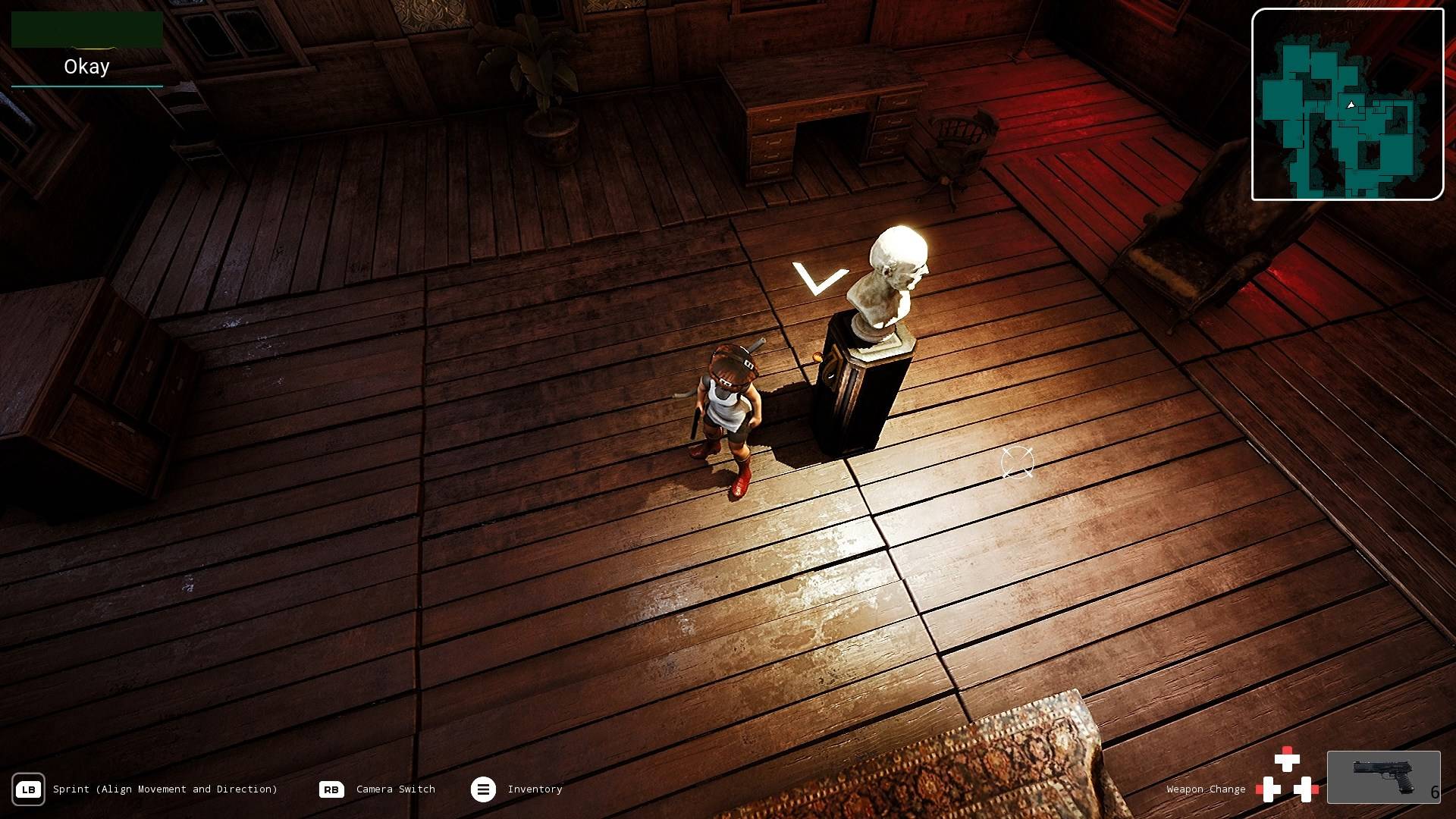Open the teal minimap
Viewport: 1456px width, 819px height.
pyautogui.click(x=1347, y=105)
